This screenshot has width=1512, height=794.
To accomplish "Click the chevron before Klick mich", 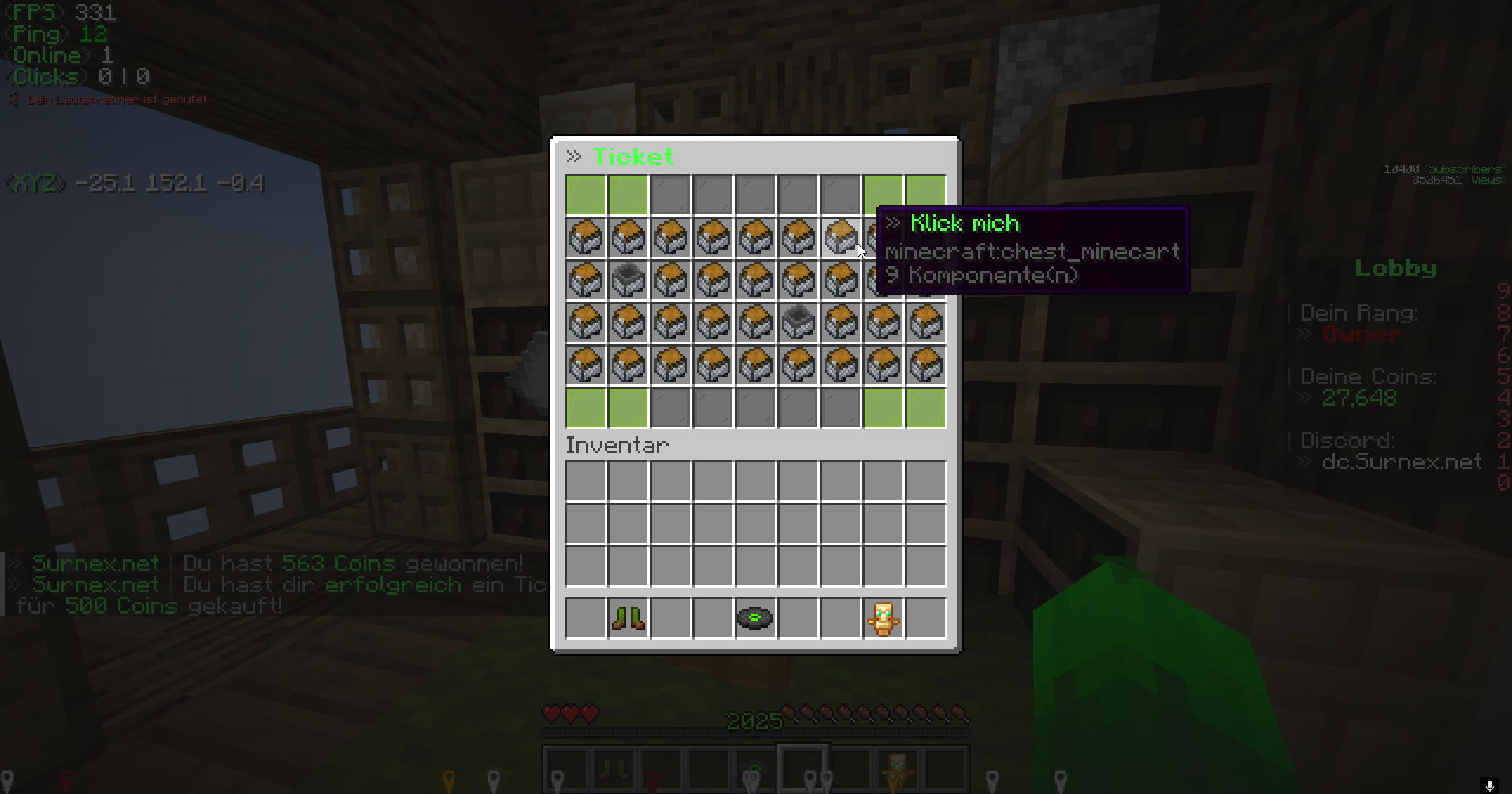I will (x=893, y=223).
